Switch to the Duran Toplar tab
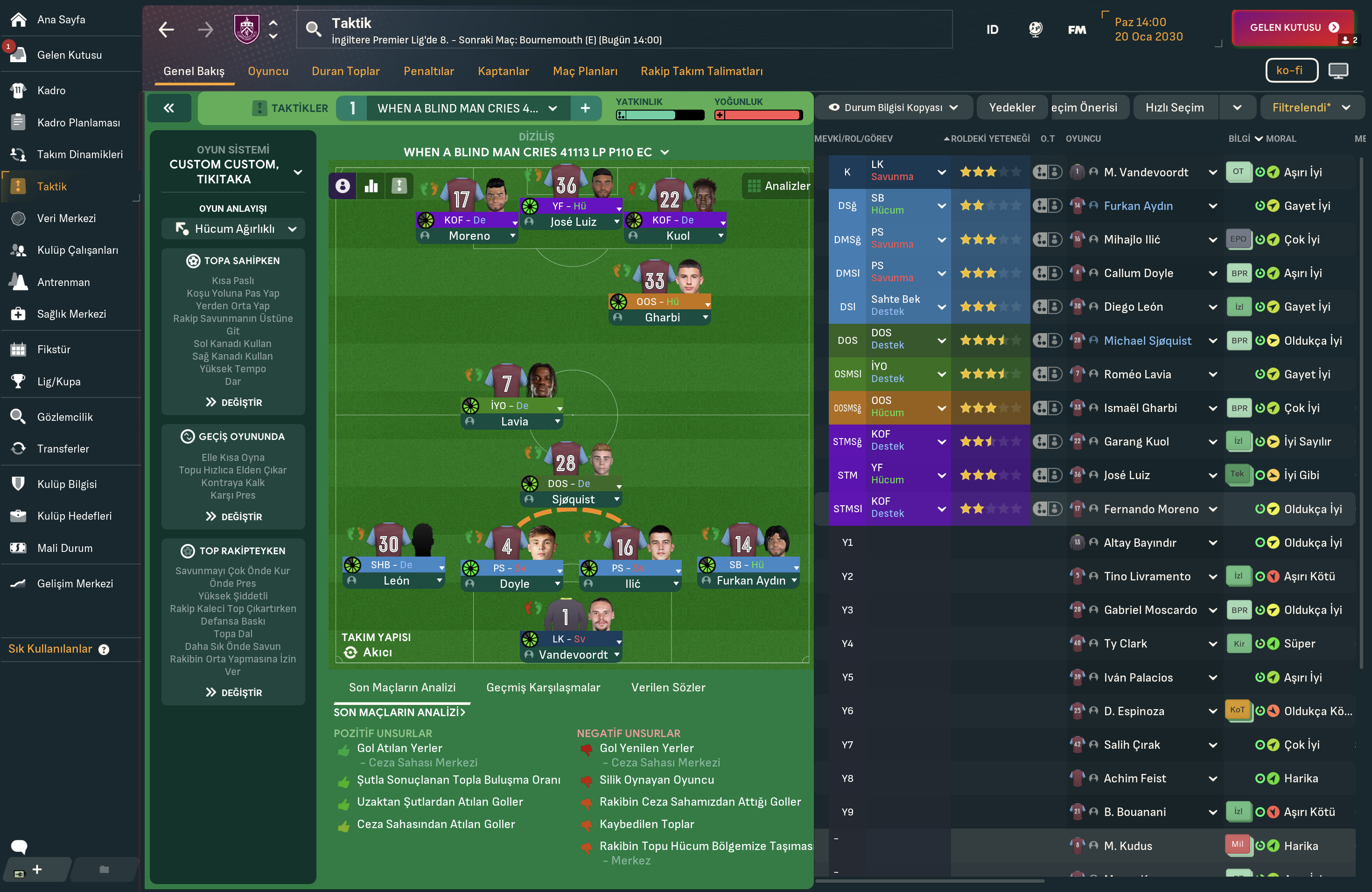 [x=345, y=71]
